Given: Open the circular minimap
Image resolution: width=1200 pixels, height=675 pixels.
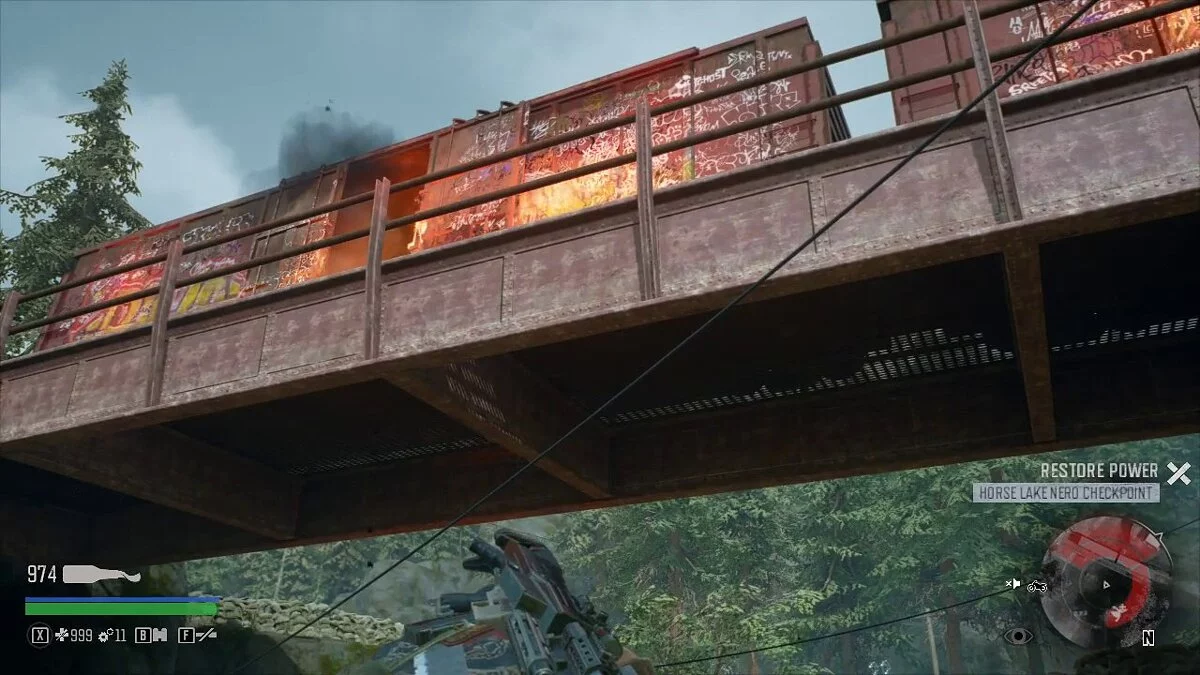Looking at the screenshot, I should [1106, 584].
